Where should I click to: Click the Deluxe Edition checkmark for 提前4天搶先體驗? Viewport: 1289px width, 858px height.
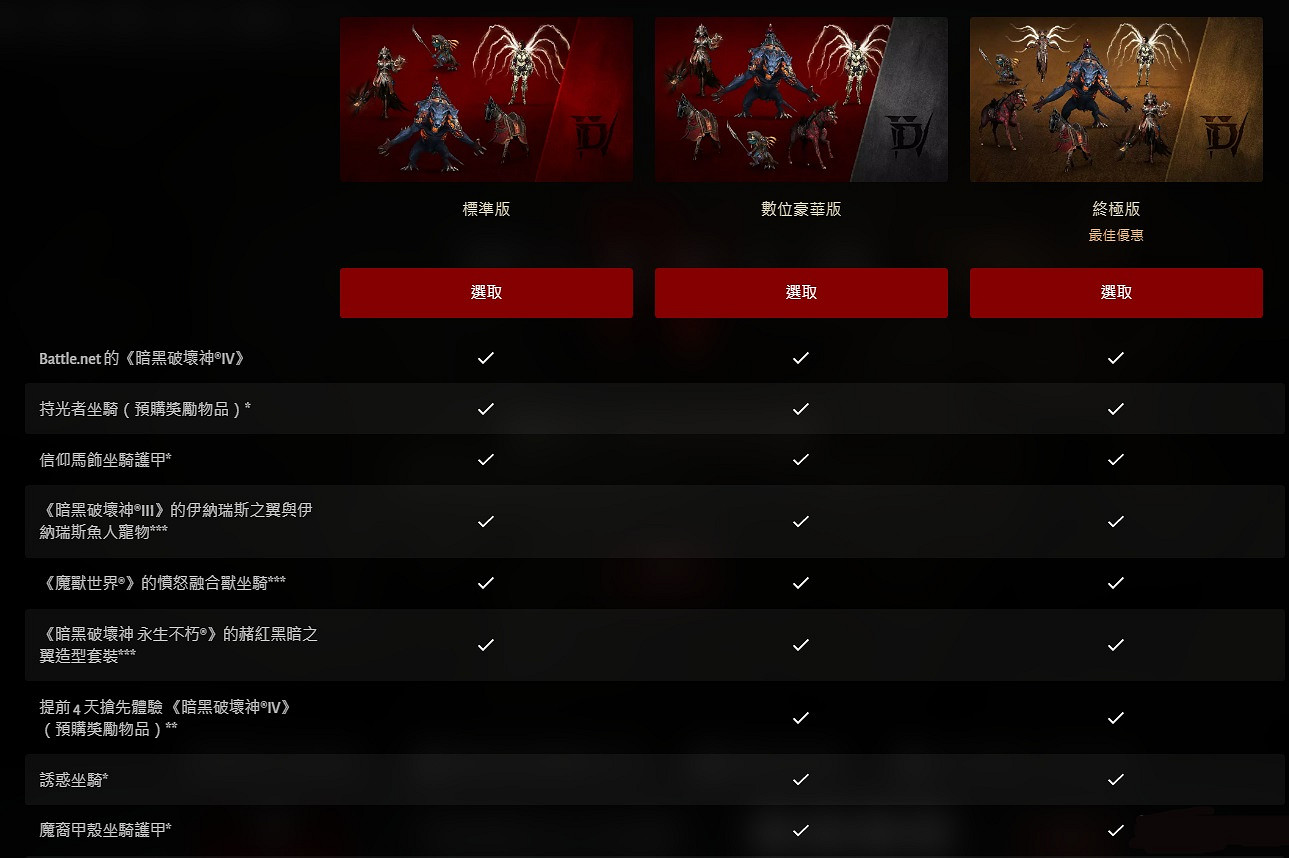coord(800,717)
